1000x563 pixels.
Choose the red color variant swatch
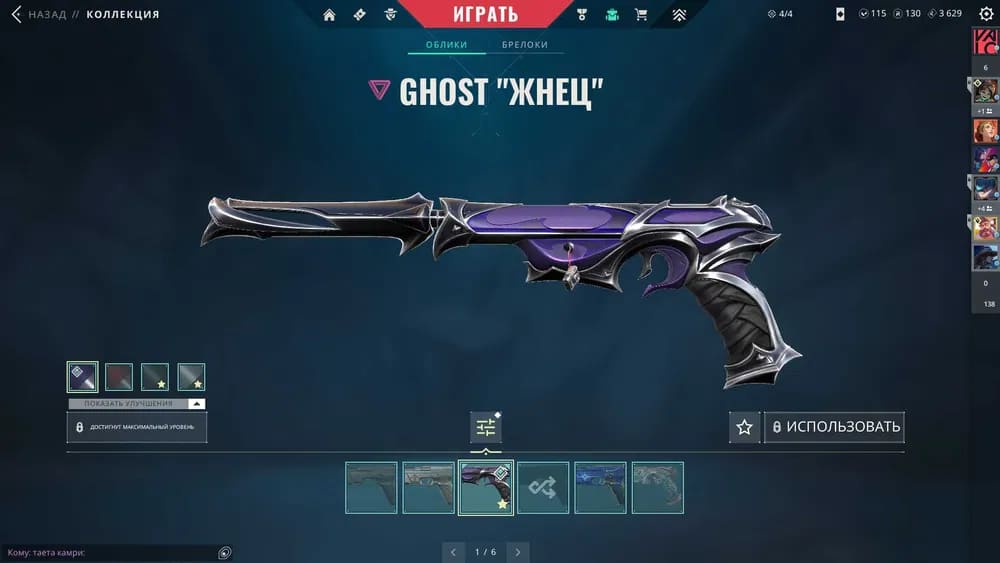119,377
